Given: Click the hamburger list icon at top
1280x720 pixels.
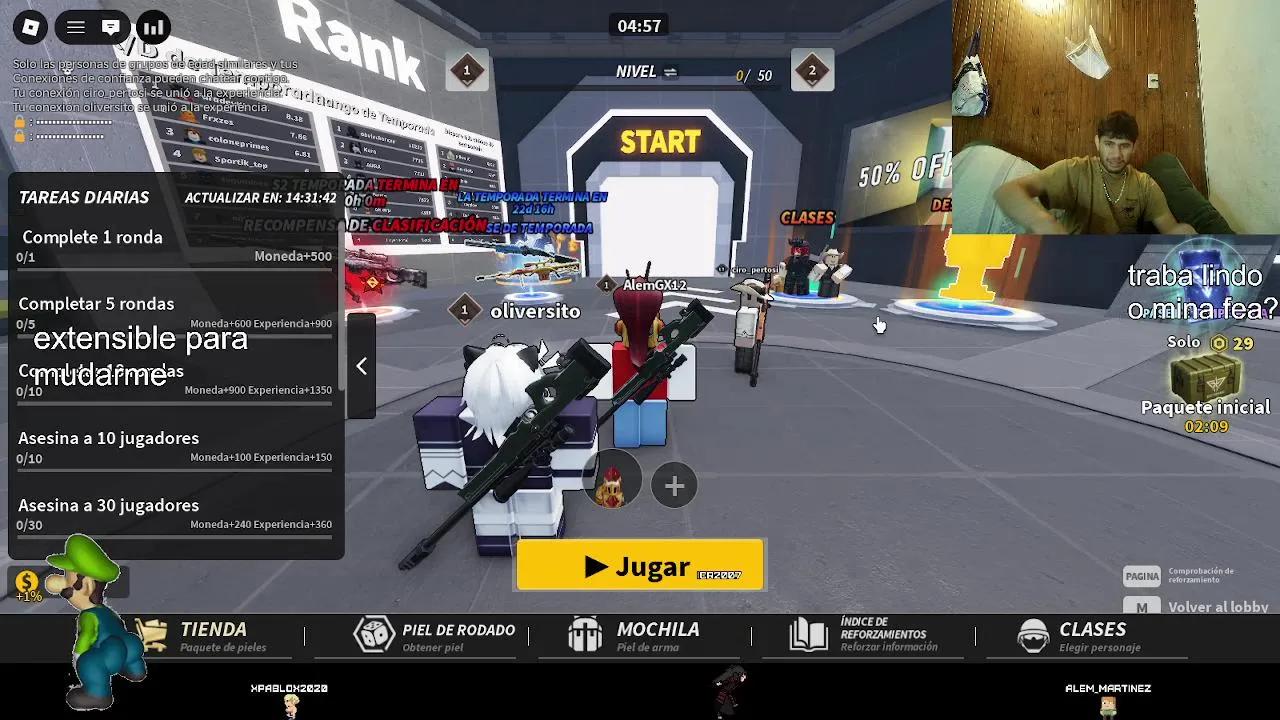Looking at the screenshot, I should pyautogui.click(x=75, y=27).
